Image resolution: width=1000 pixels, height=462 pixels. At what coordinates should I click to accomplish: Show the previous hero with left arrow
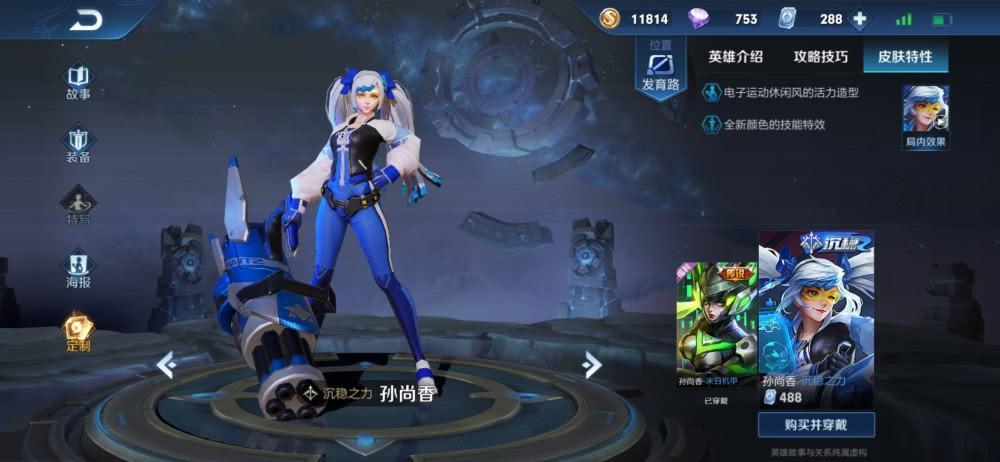pos(166,365)
